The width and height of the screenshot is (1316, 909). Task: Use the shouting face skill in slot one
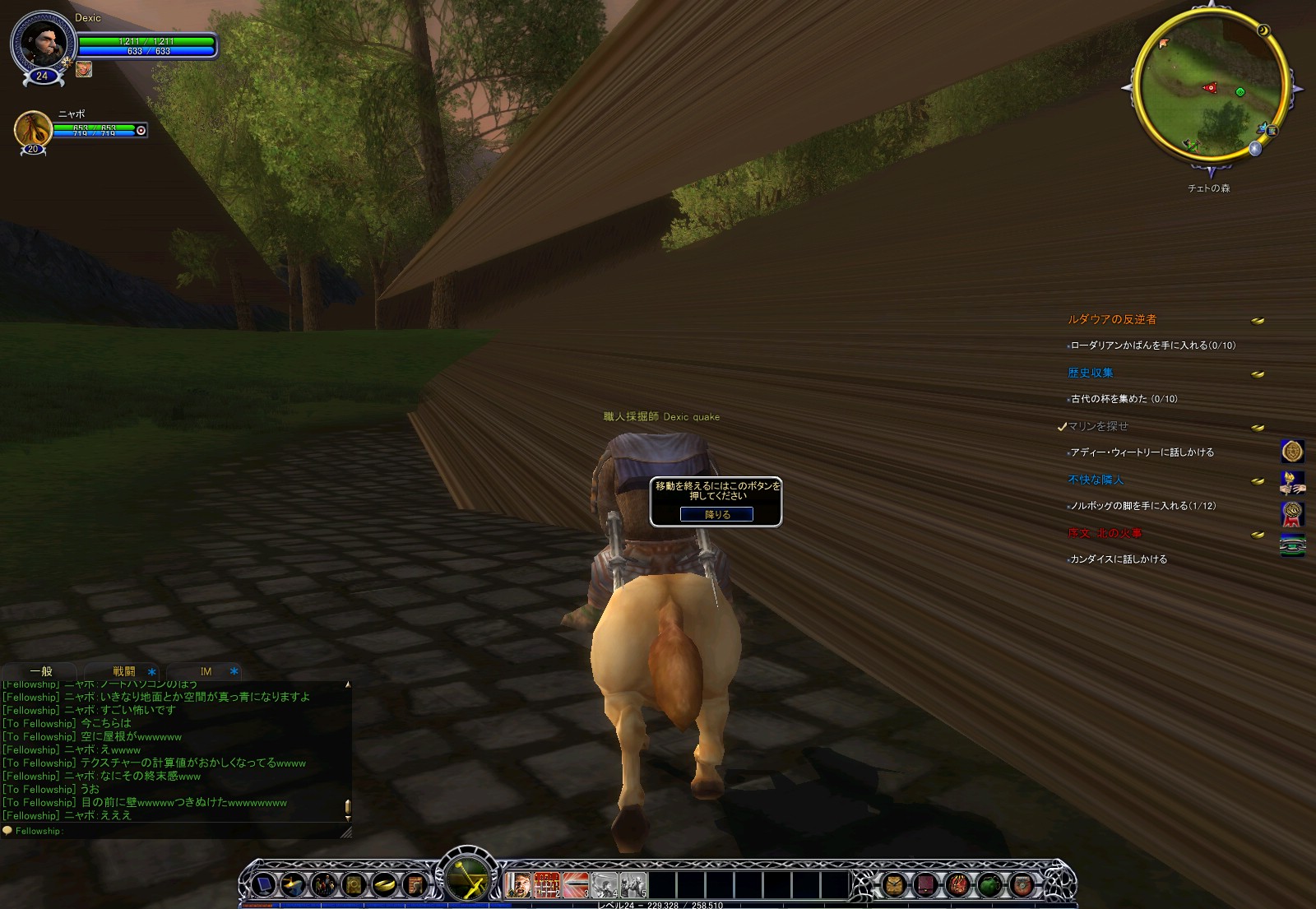(518, 885)
